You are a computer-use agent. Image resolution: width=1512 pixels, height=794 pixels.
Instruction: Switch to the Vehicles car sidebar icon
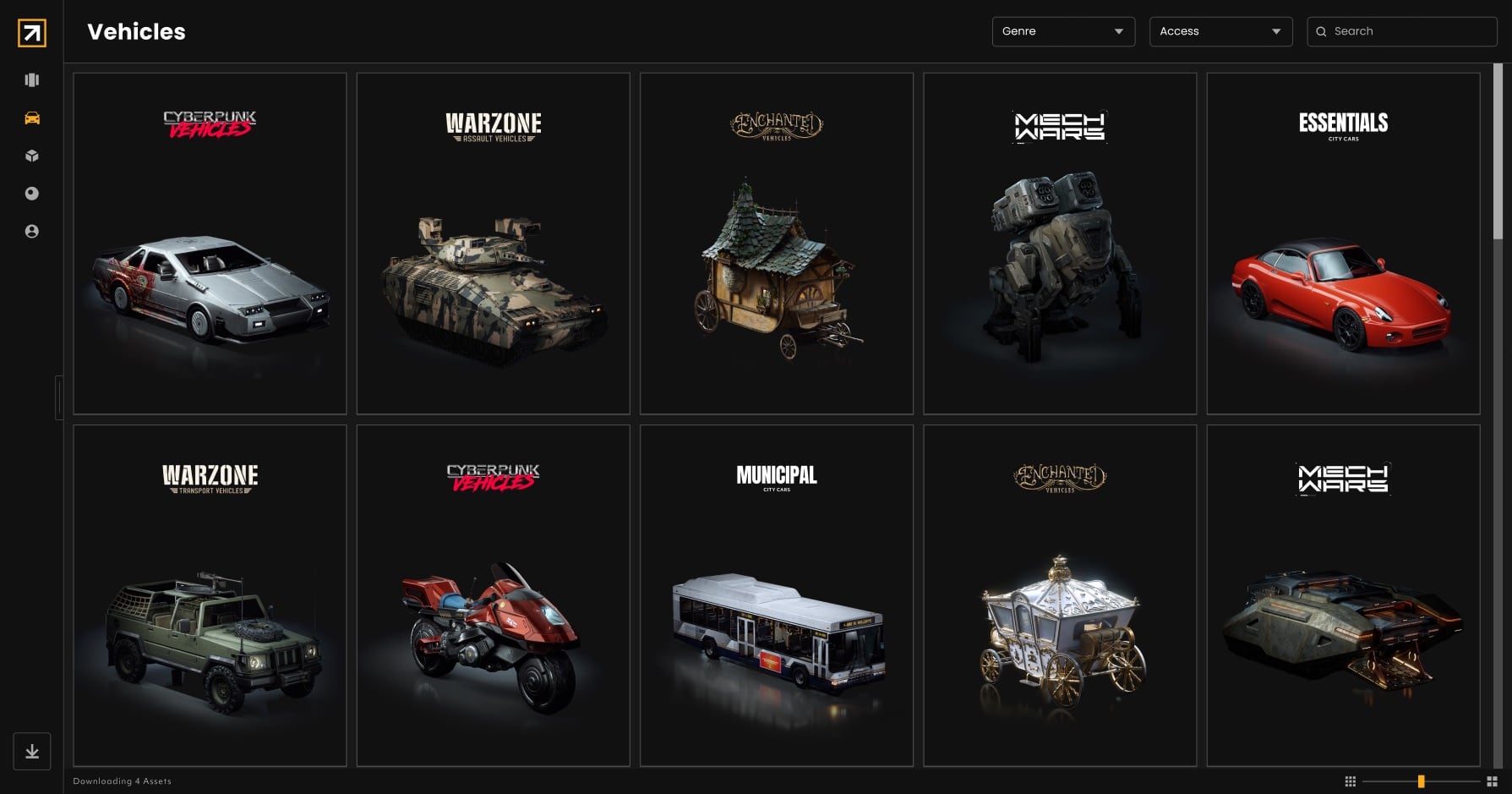pos(32,118)
